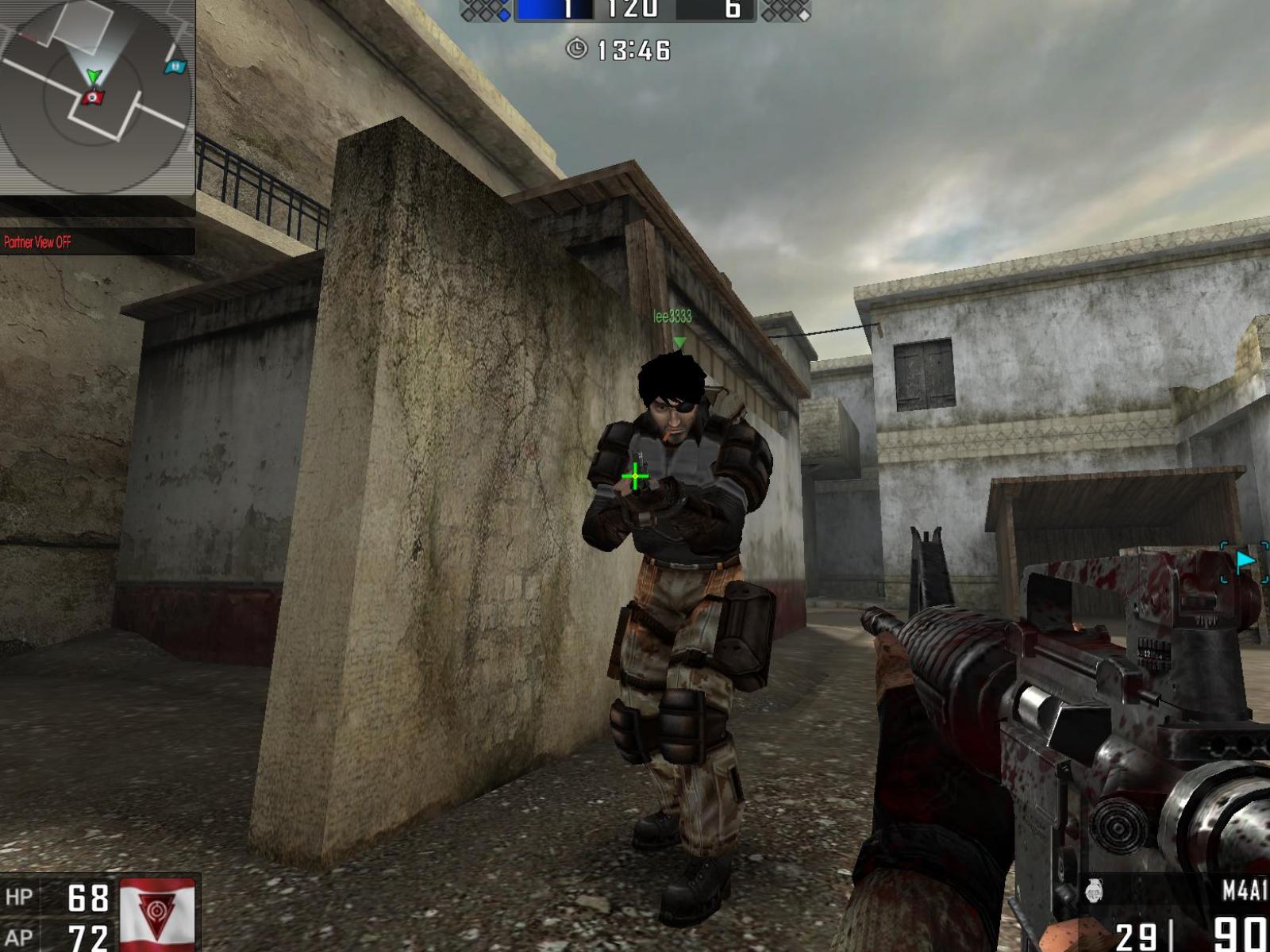Click the grenade icon in the ammo panel
Screen dimensions: 1270x952
[1095, 891]
